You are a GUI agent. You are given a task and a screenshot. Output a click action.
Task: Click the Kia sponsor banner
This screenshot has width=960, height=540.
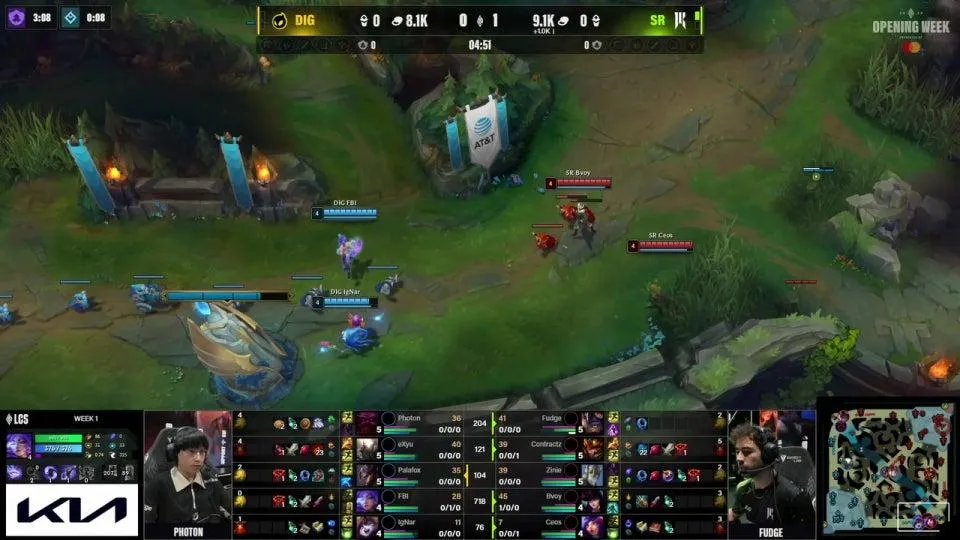click(x=71, y=511)
